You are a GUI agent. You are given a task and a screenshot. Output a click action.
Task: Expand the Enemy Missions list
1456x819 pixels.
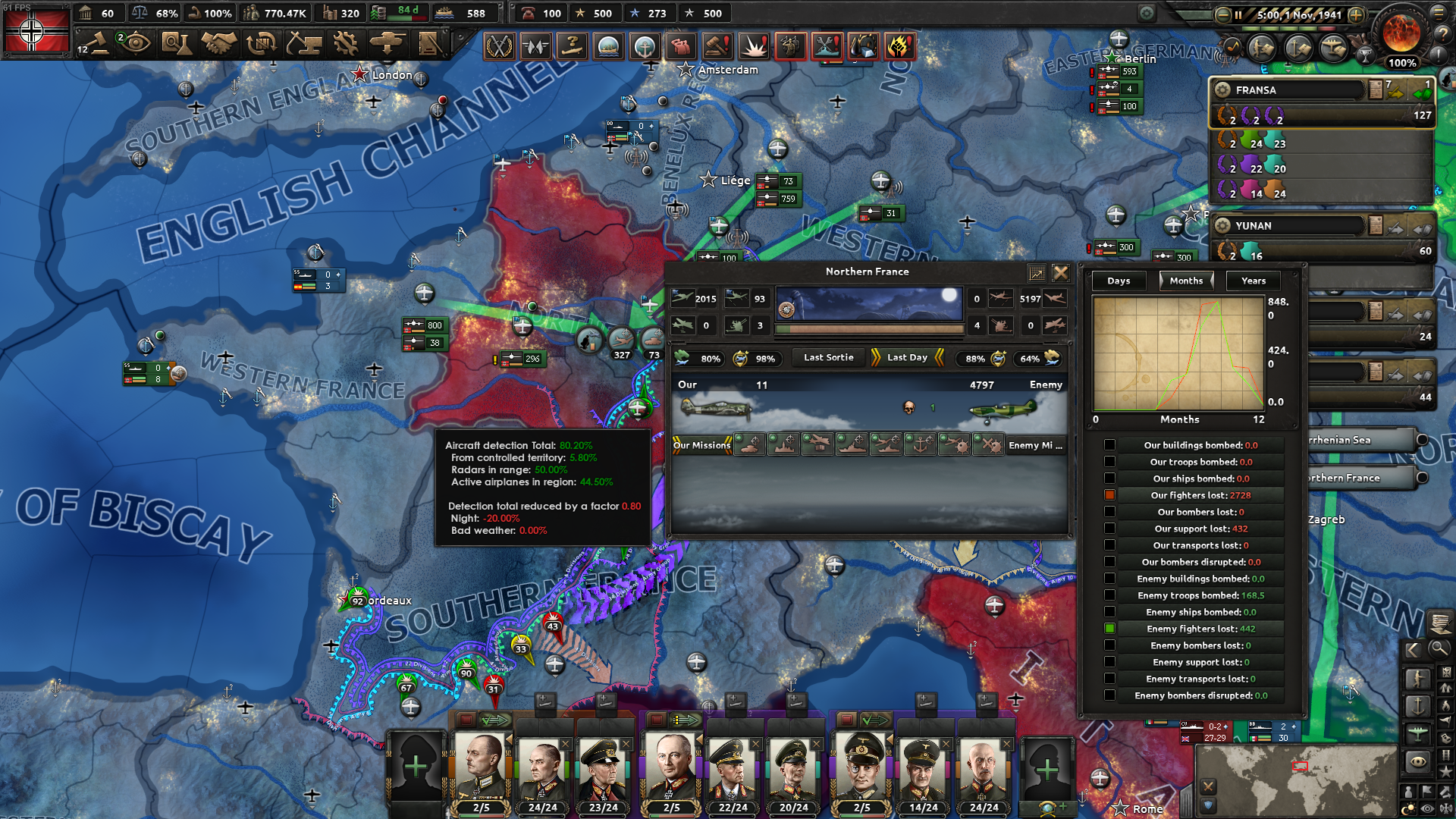pyautogui.click(x=1036, y=446)
